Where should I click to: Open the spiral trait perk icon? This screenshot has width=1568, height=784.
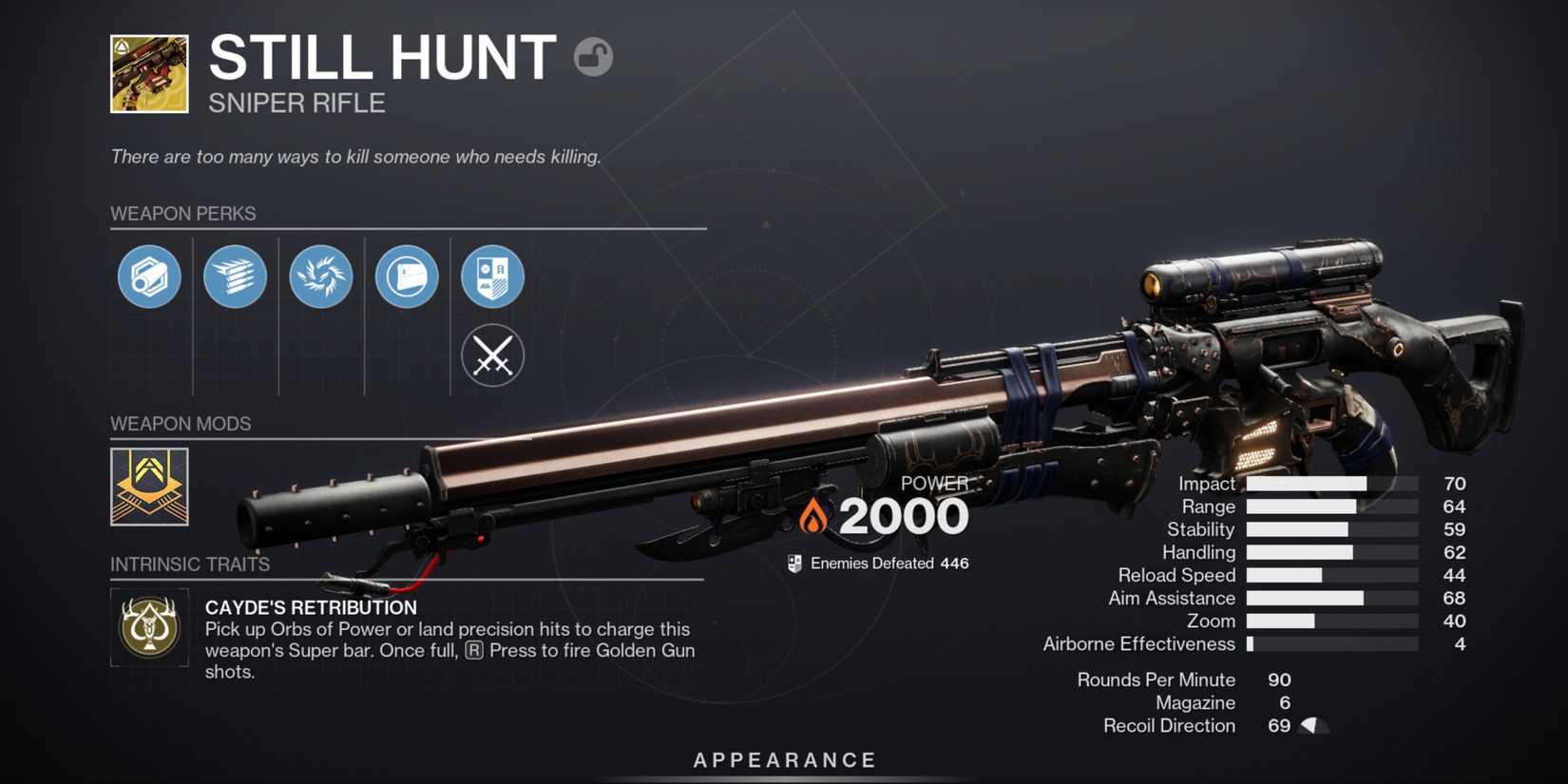click(x=321, y=277)
